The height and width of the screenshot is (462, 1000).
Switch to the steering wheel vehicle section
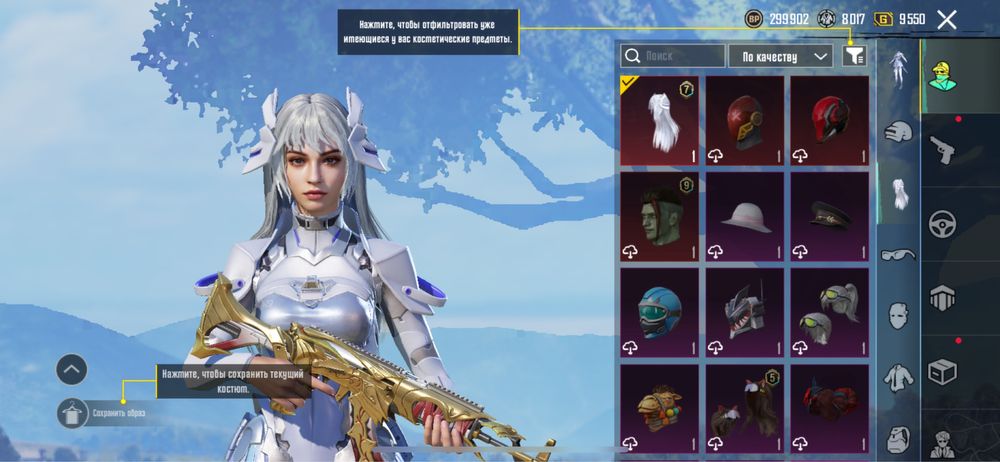click(x=942, y=223)
